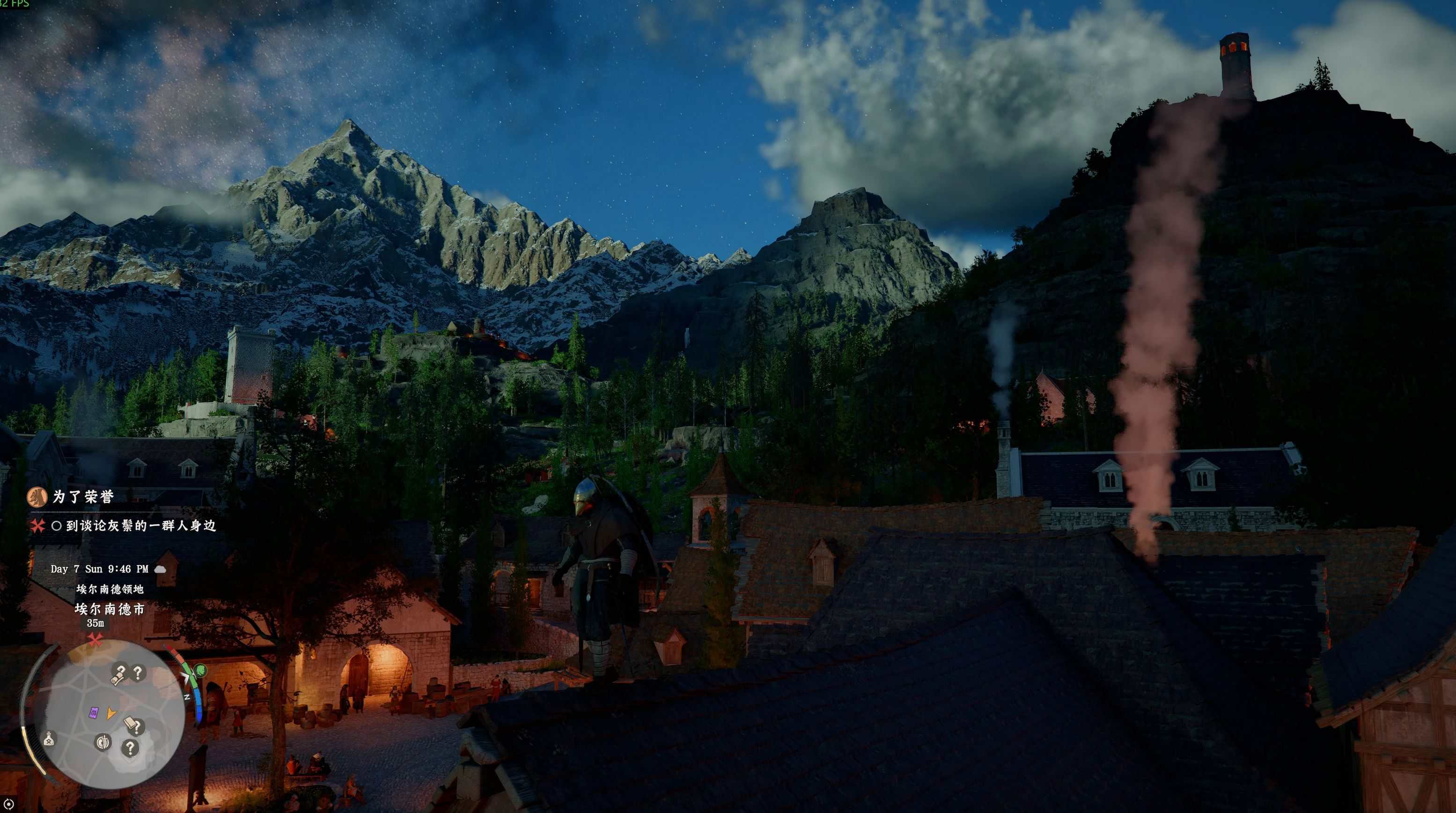
Task: Open the map from the player arrow
Action: tap(111, 714)
